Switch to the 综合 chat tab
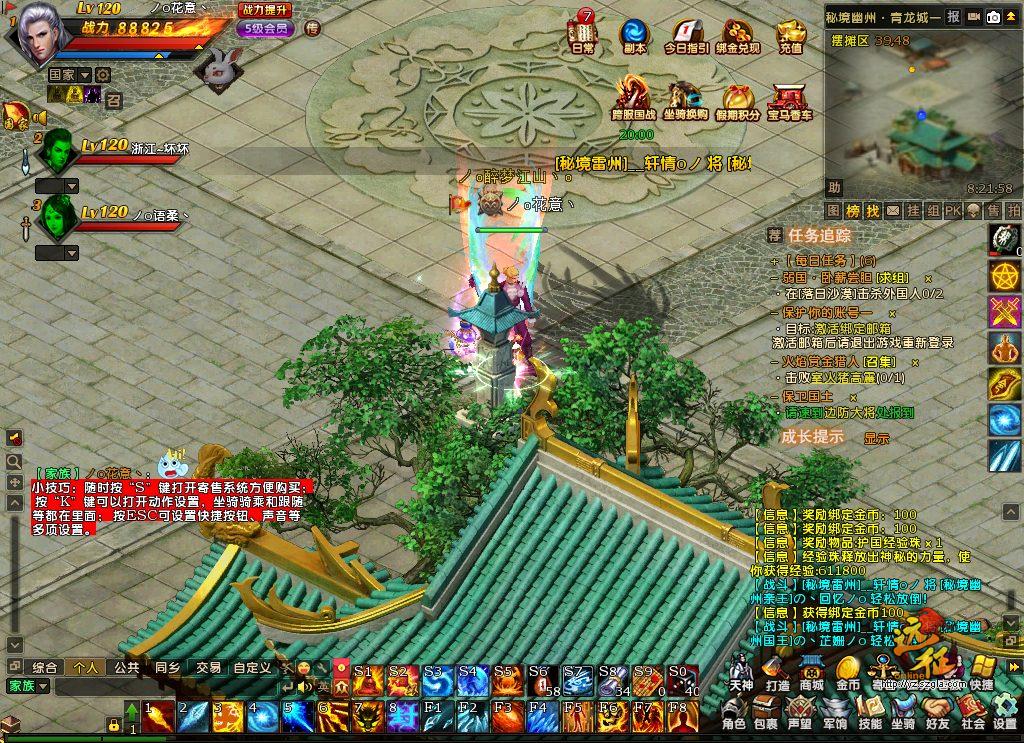The image size is (1024, 743). 45,667
